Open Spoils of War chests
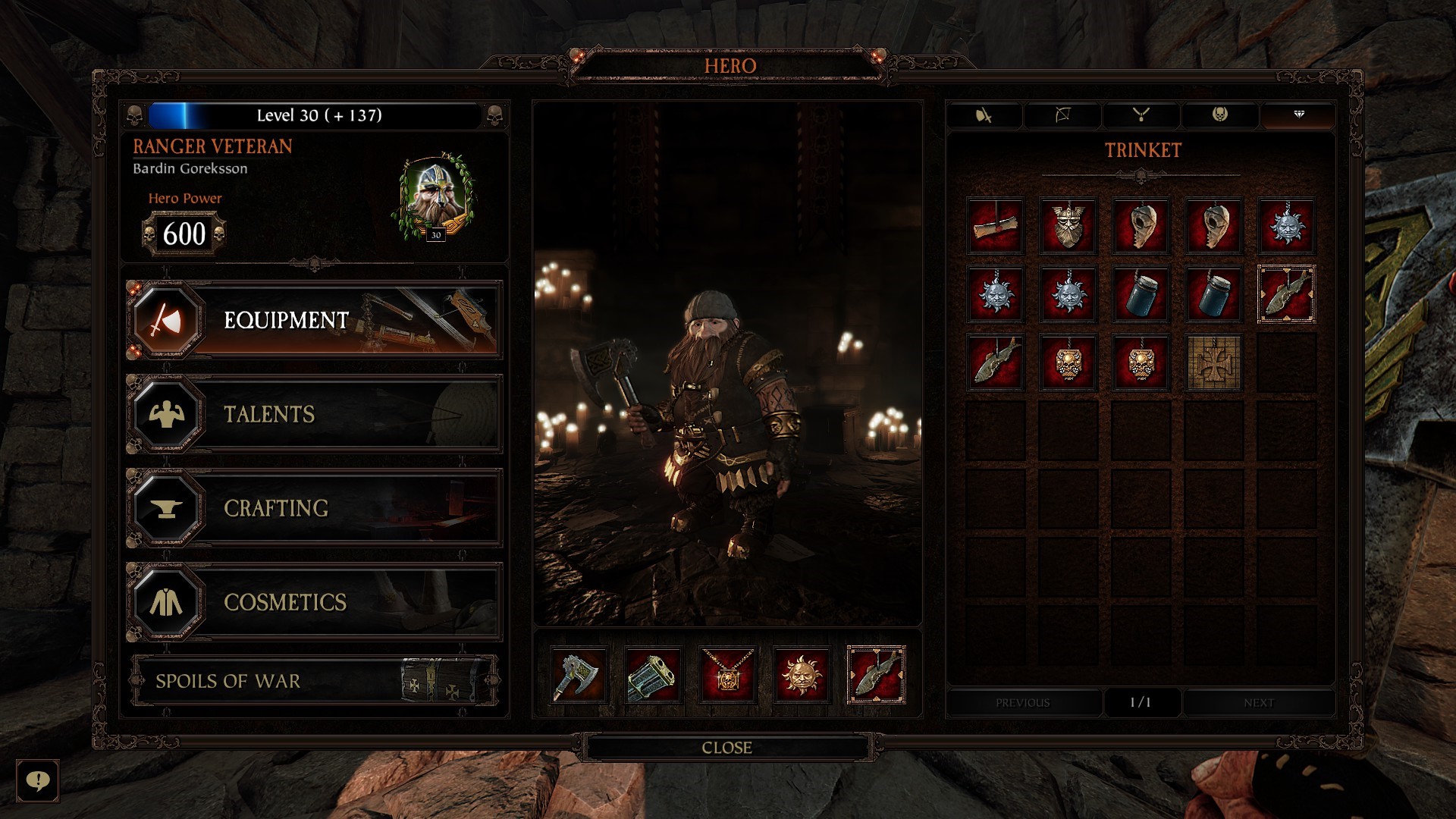The height and width of the screenshot is (819, 1456). pyautogui.click(x=314, y=681)
